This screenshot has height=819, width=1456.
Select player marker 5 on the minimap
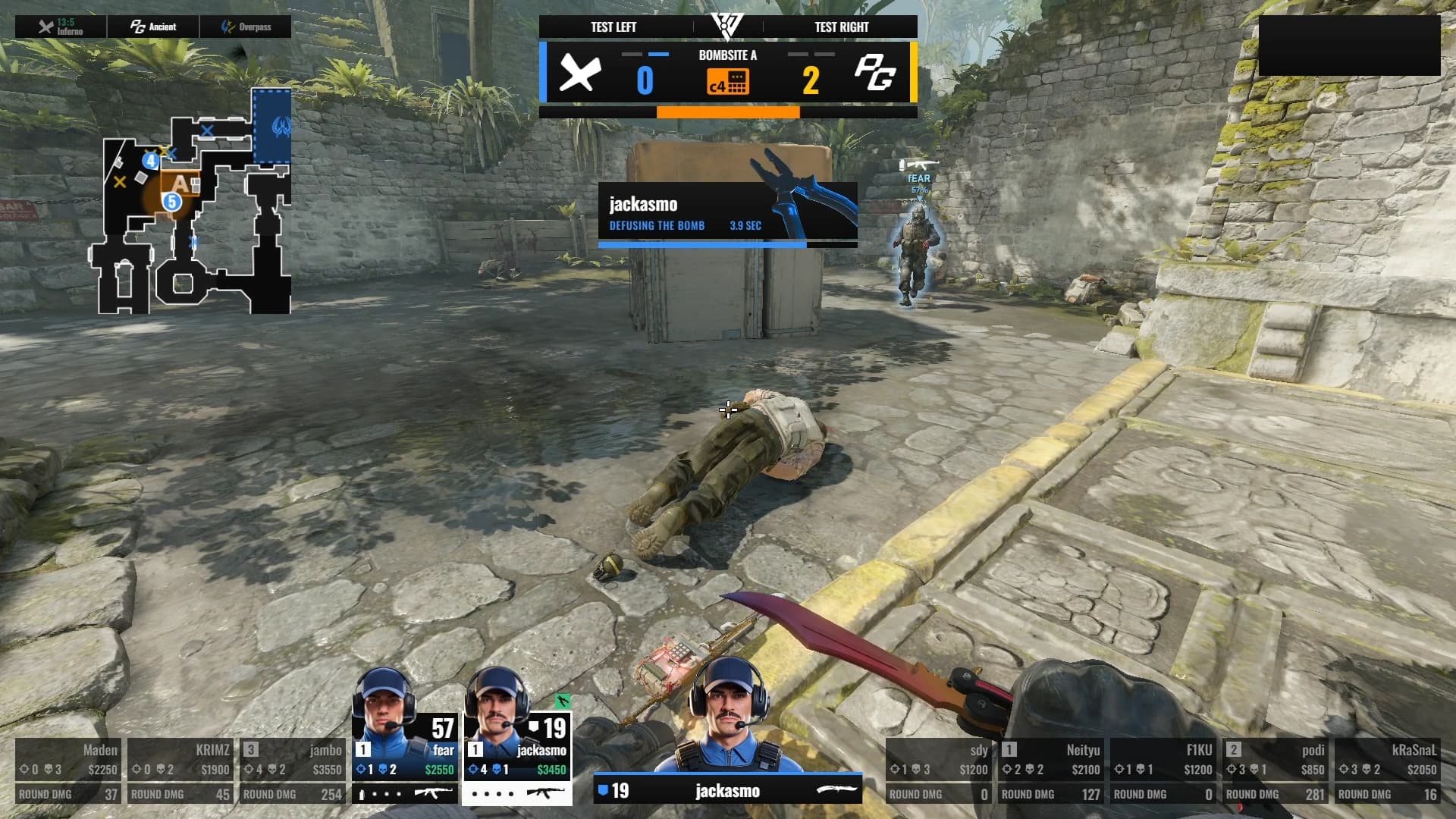click(172, 202)
